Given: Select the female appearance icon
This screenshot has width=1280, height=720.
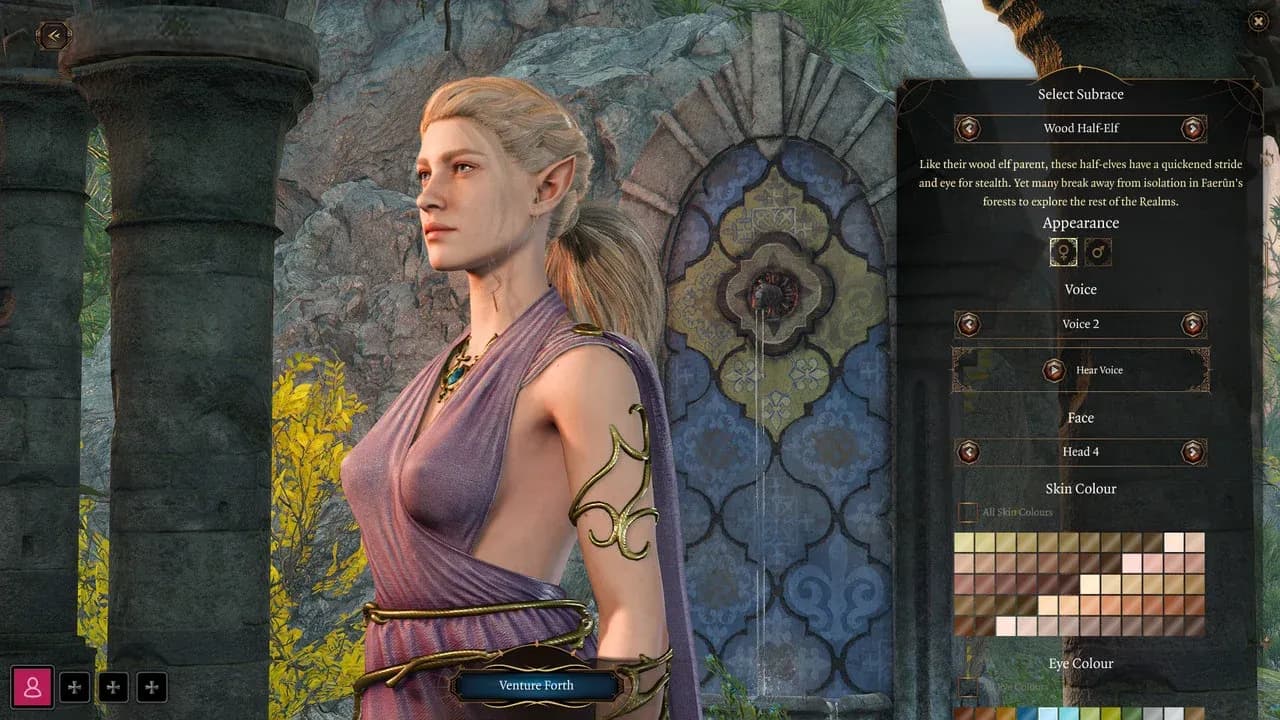Looking at the screenshot, I should click(x=1063, y=253).
